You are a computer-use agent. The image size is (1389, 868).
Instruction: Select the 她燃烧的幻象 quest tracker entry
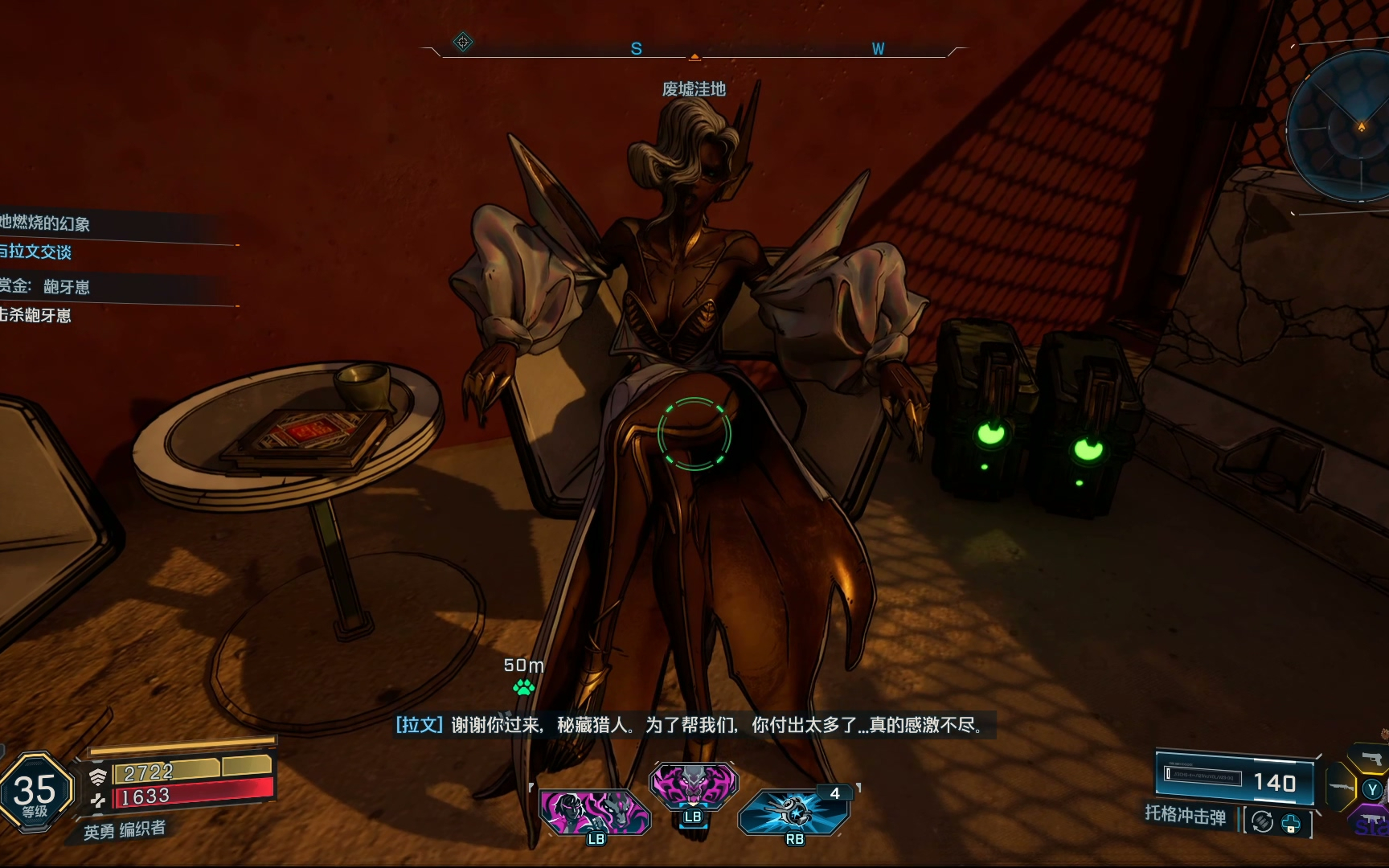46,223
